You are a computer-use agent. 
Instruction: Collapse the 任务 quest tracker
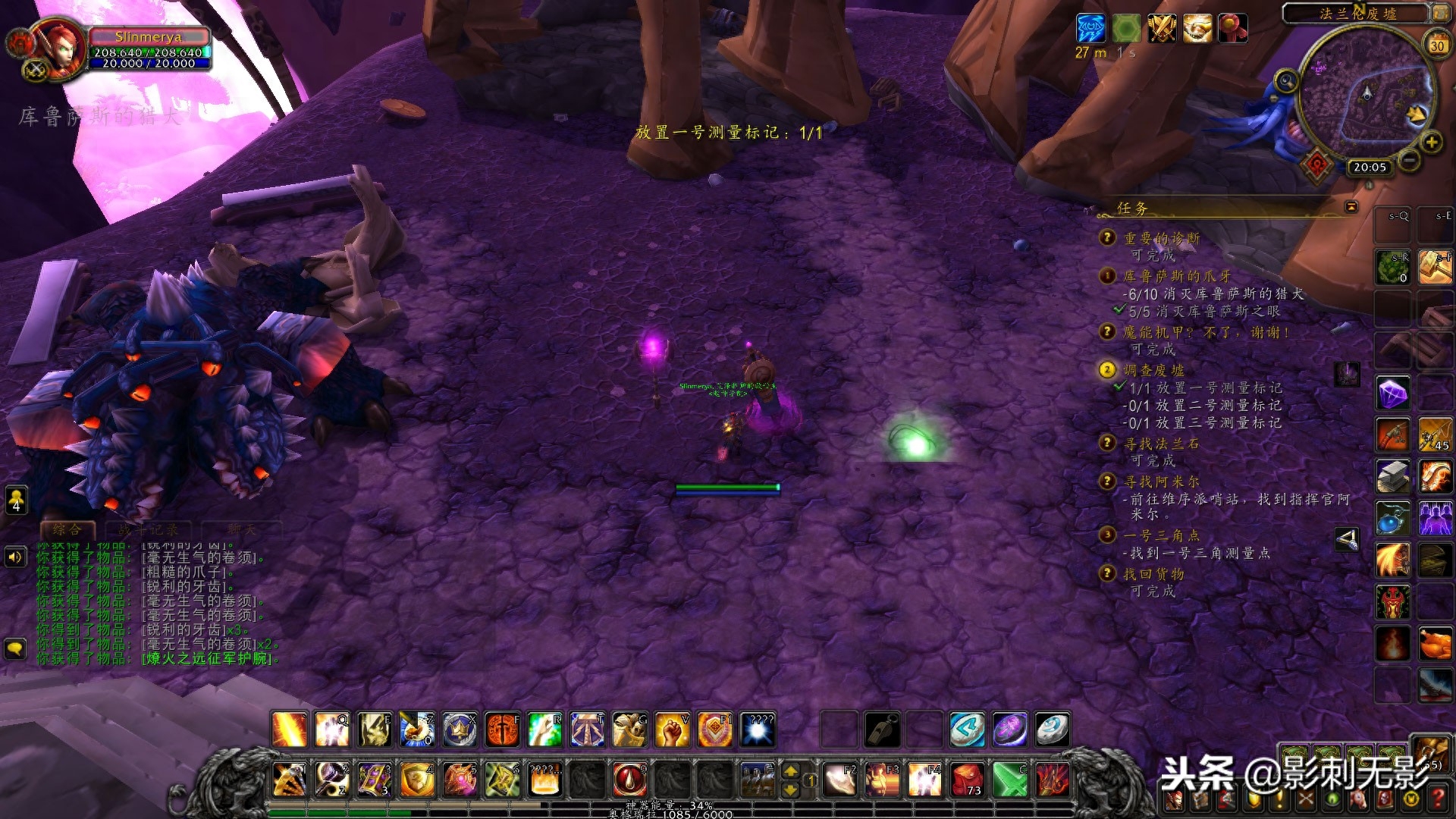1351,207
